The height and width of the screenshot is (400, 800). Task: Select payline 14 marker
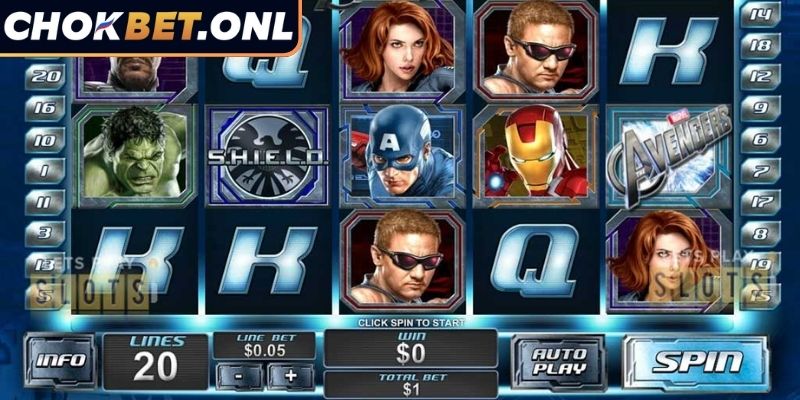click(762, 14)
